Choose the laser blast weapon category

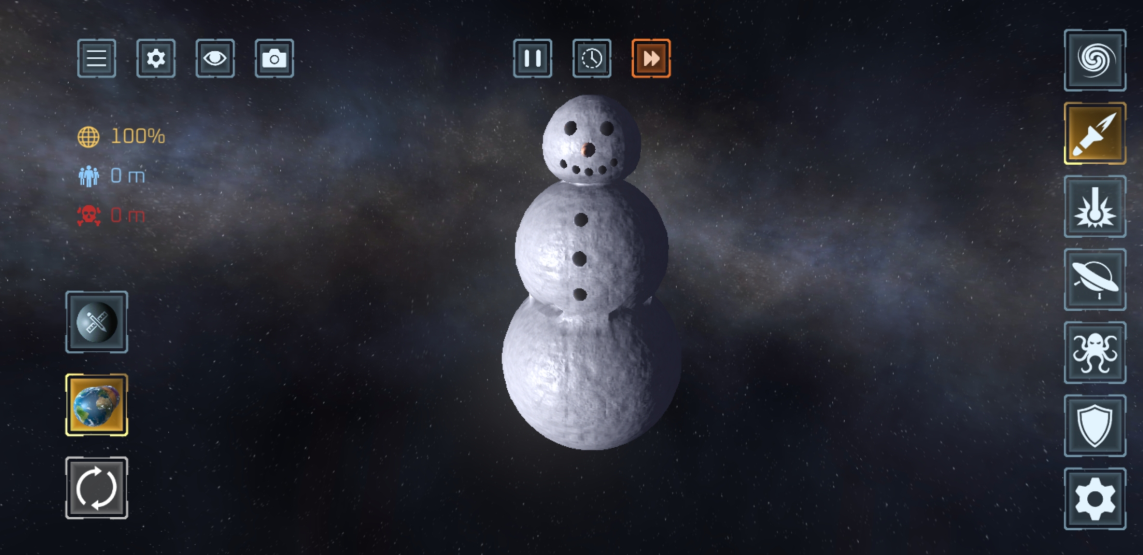[1094, 206]
